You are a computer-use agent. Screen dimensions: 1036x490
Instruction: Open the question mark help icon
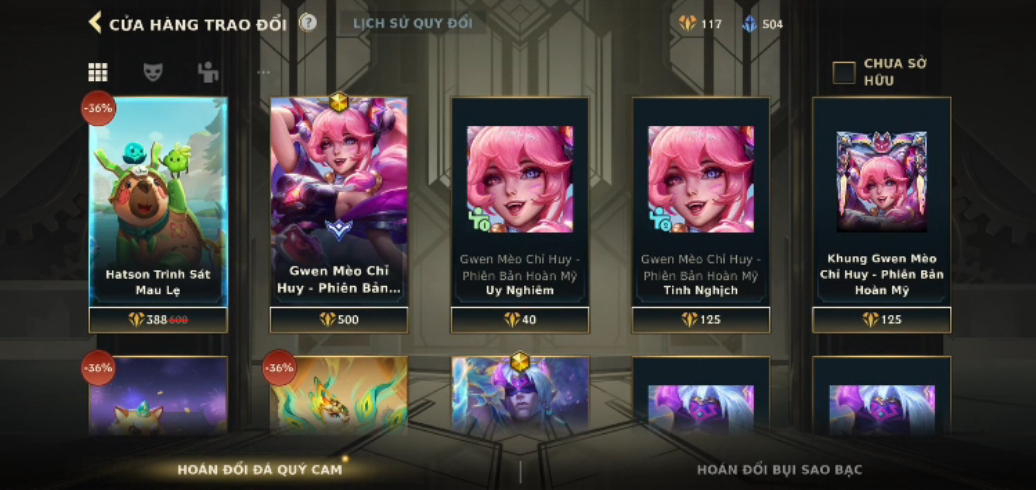tap(308, 22)
